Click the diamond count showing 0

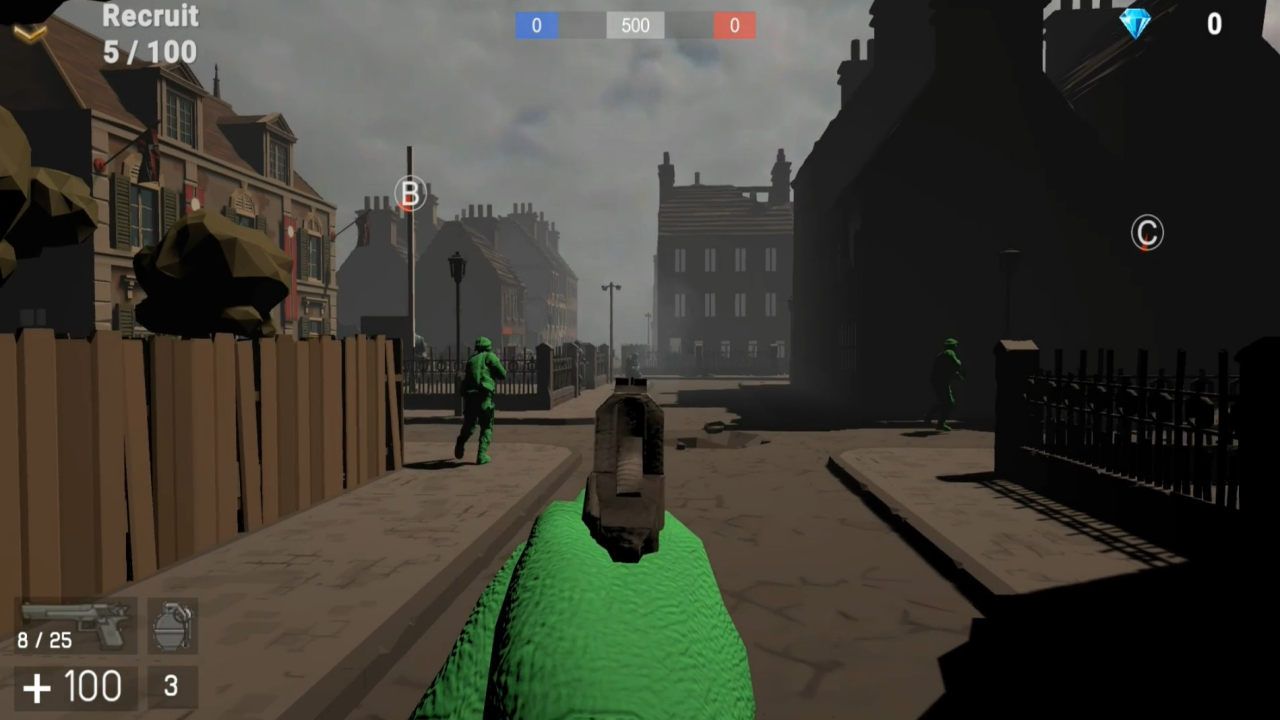1214,24
